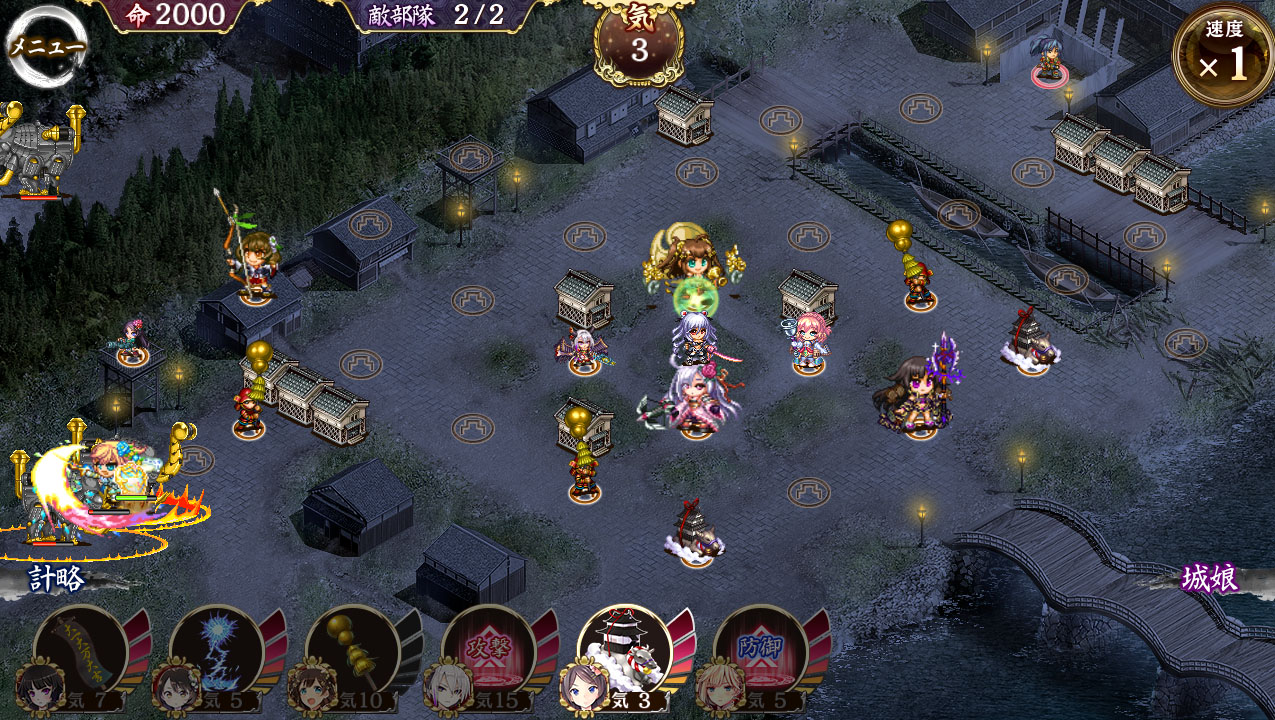Viewport: 1275px width, 720px height.
Task: Toggle the 速度 ×1 game speed
Action: (x=1223, y=56)
